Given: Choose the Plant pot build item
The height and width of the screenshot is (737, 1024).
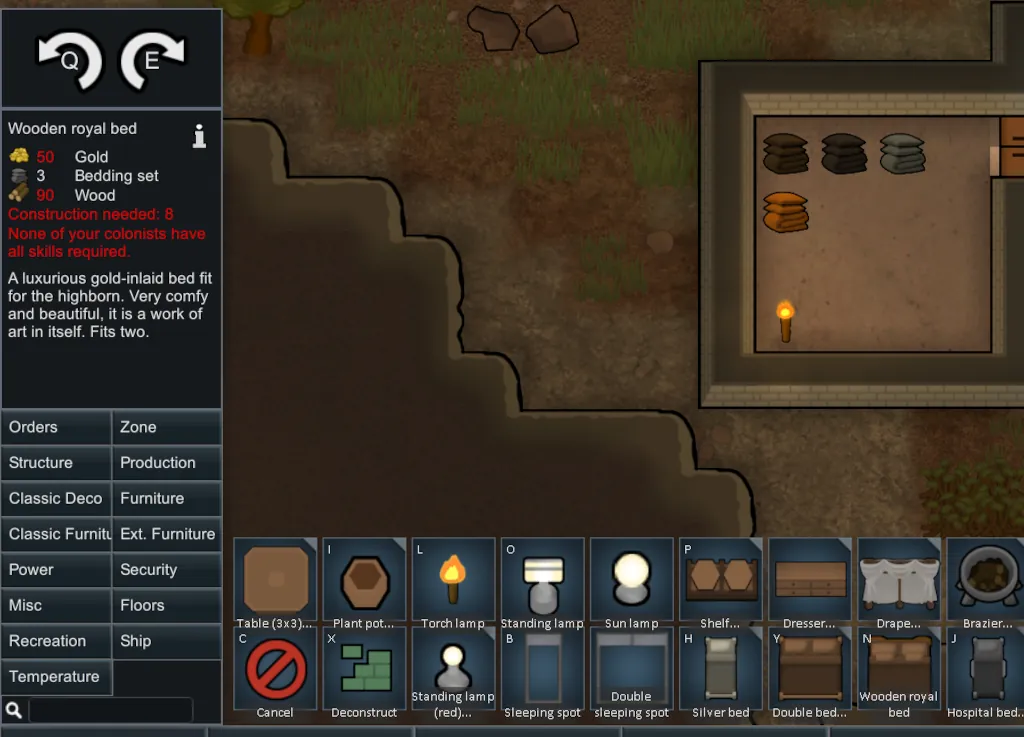Looking at the screenshot, I should point(364,580).
